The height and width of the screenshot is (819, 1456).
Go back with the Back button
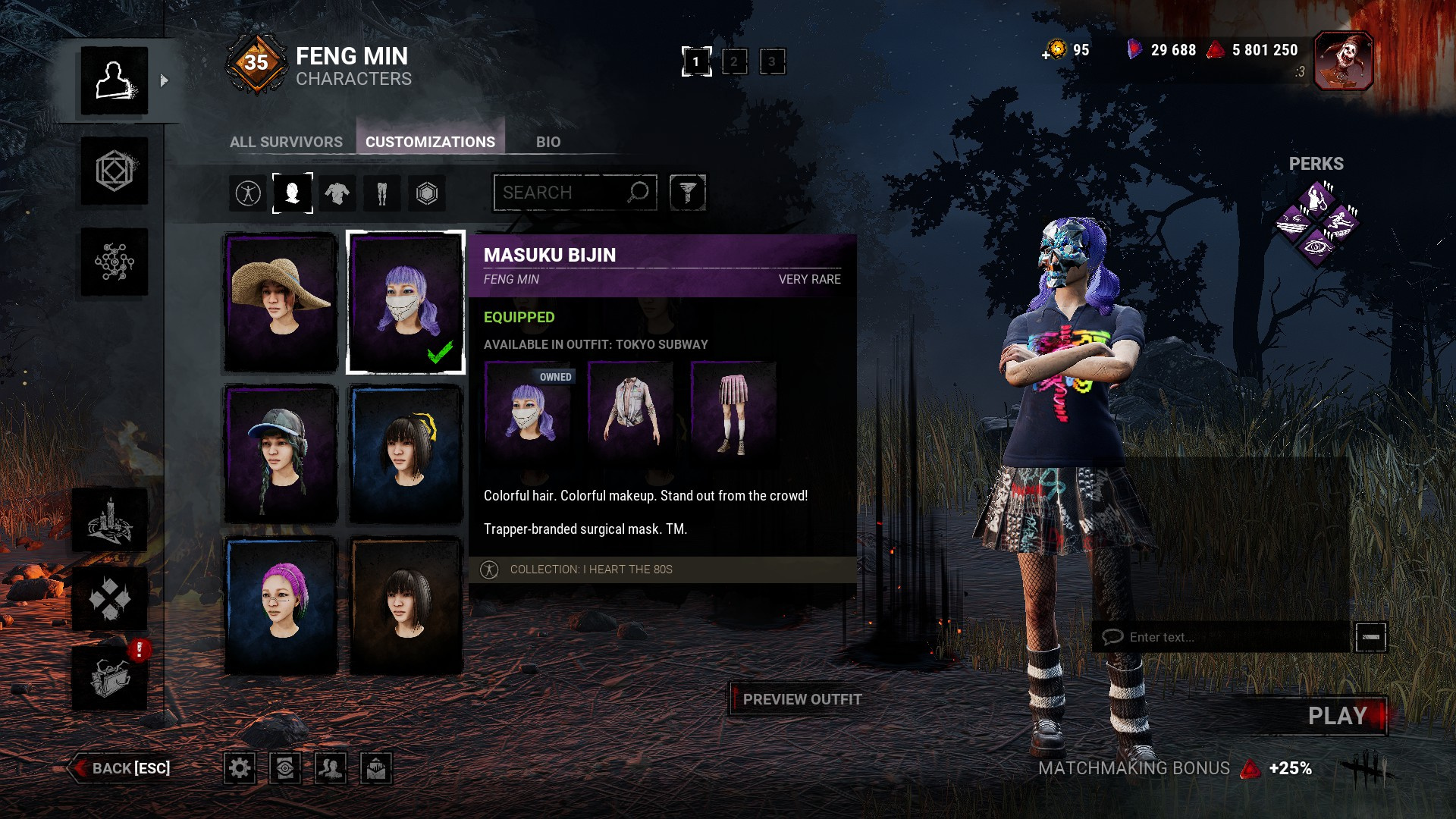click(121, 768)
